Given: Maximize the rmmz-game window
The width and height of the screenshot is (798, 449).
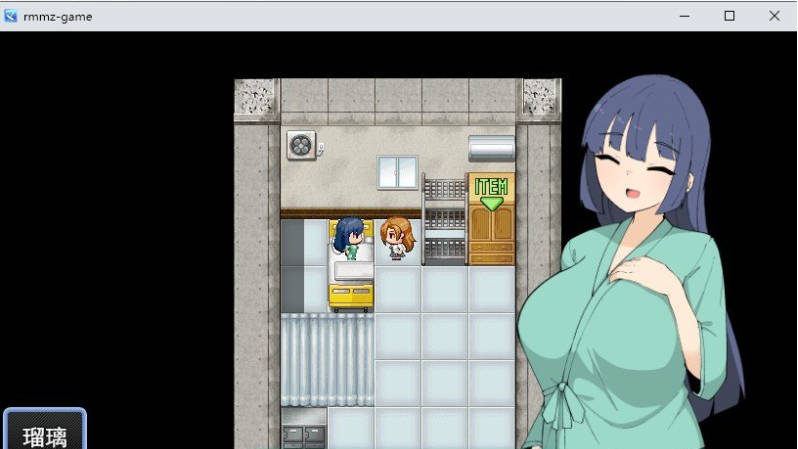Looking at the screenshot, I should click(730, 16).
